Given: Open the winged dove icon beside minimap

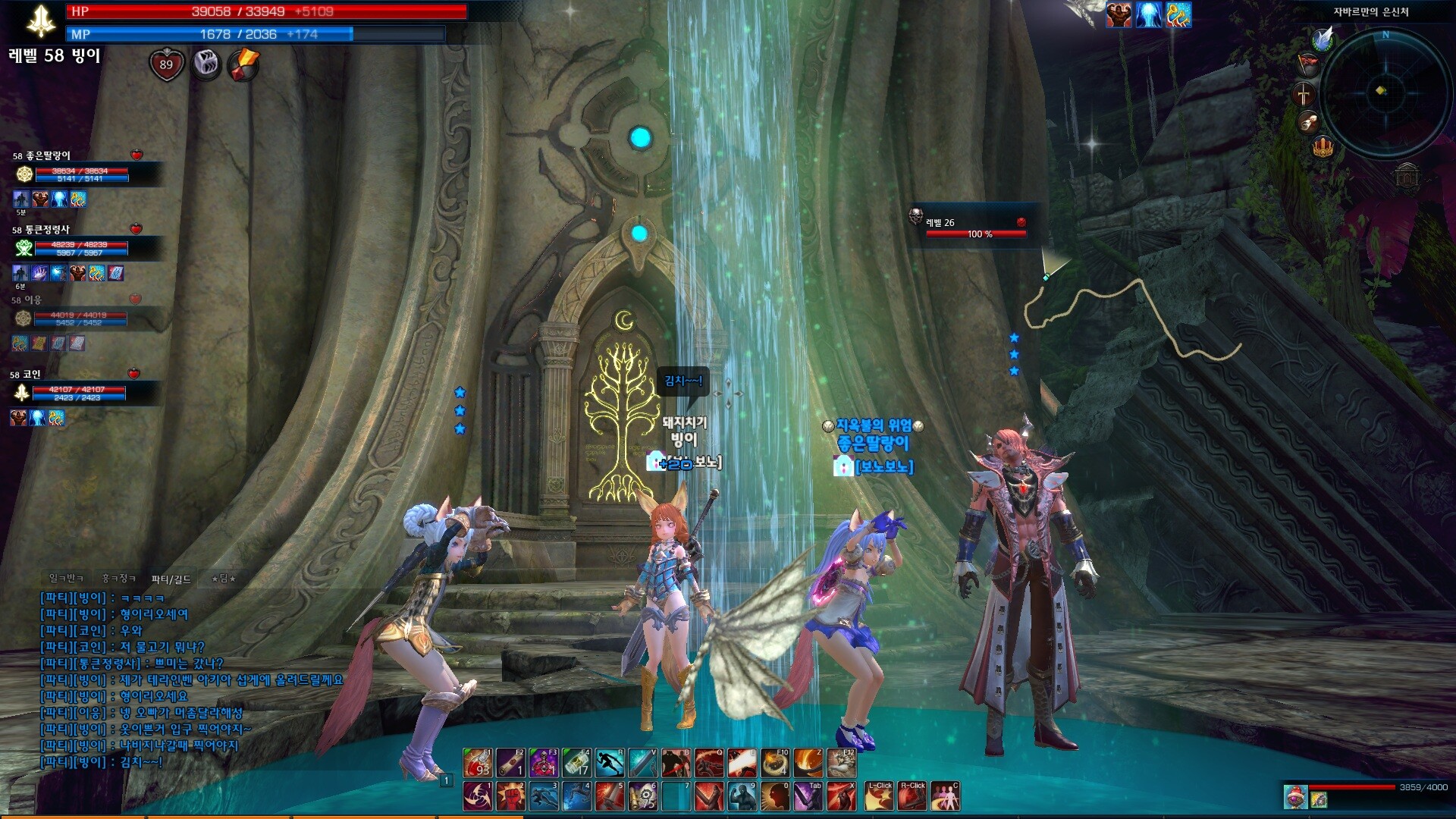Looking at the screenshot, I should (x=1323, y=39).
